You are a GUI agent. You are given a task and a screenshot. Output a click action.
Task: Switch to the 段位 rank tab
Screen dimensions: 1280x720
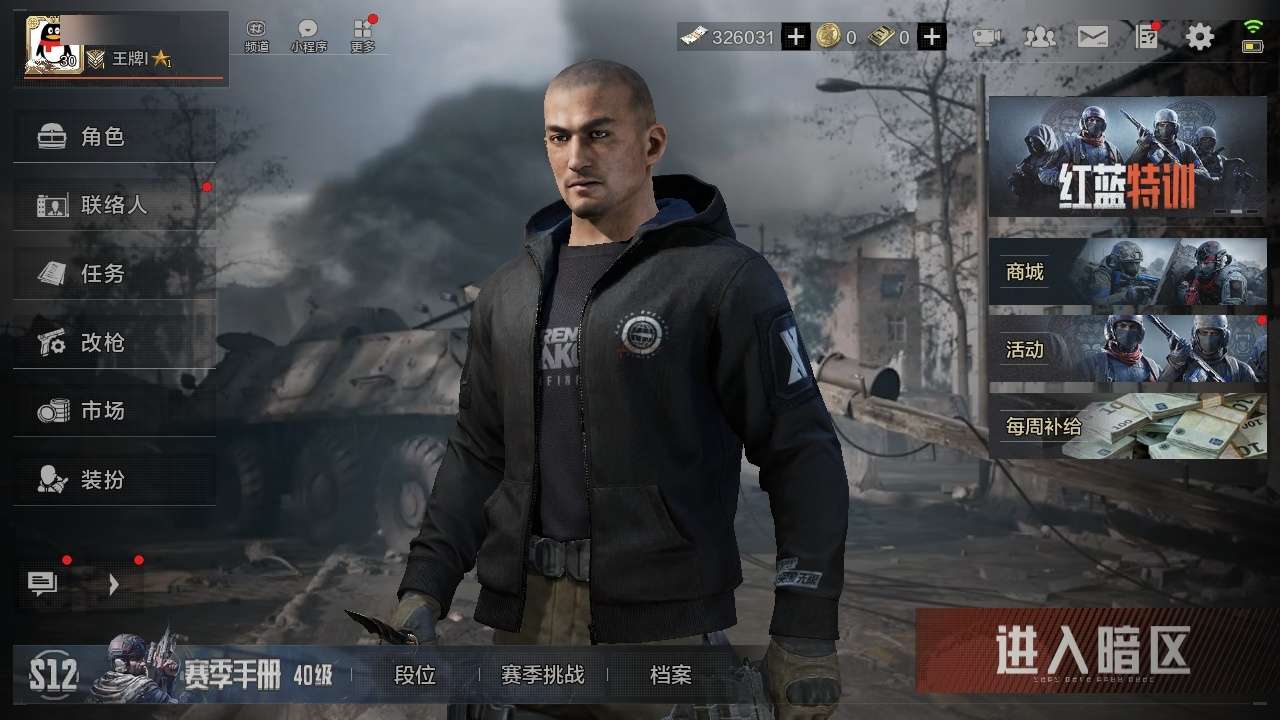(x=415, y=675)
